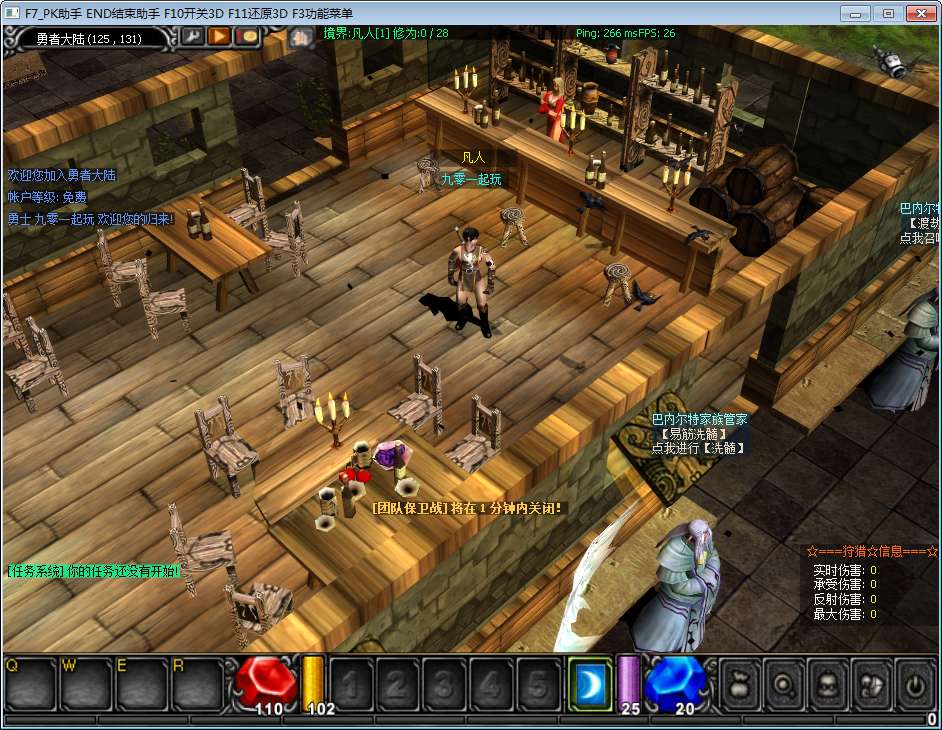
Task: Close the game window
Action: point(919,13)
